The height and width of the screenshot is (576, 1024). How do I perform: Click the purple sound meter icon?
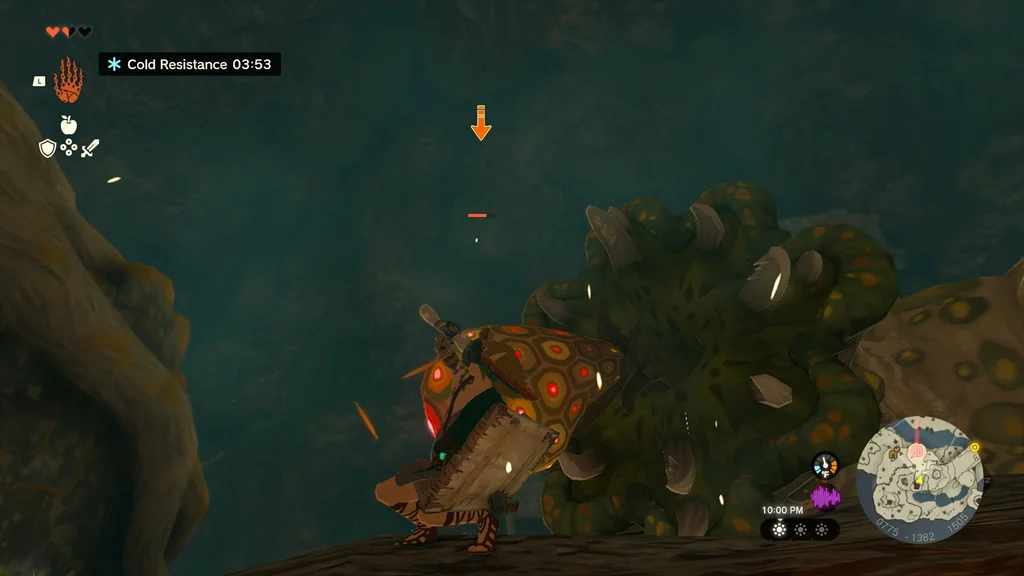[x=825, y=497]
